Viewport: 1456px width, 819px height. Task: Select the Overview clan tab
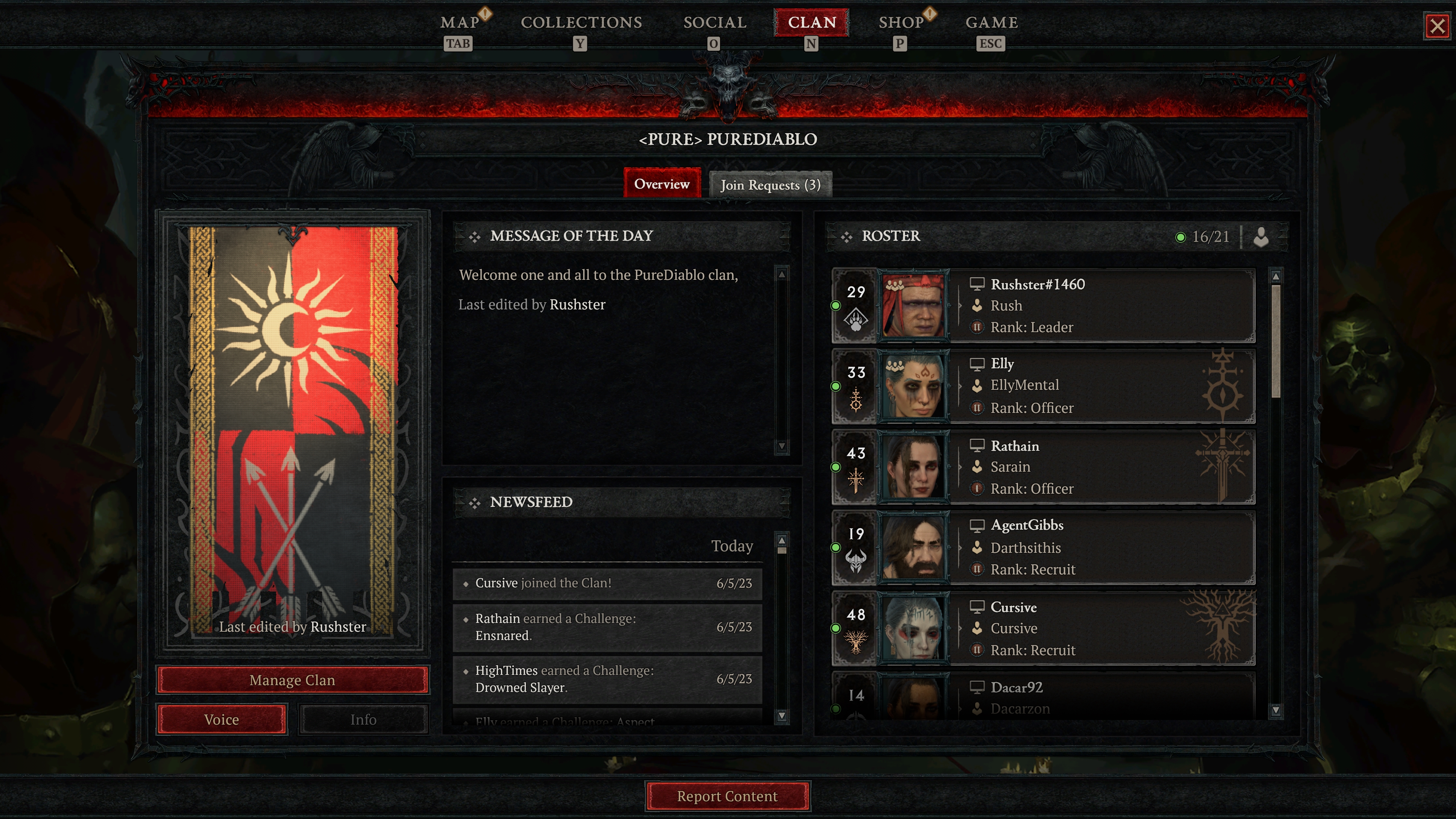point(662,184)
